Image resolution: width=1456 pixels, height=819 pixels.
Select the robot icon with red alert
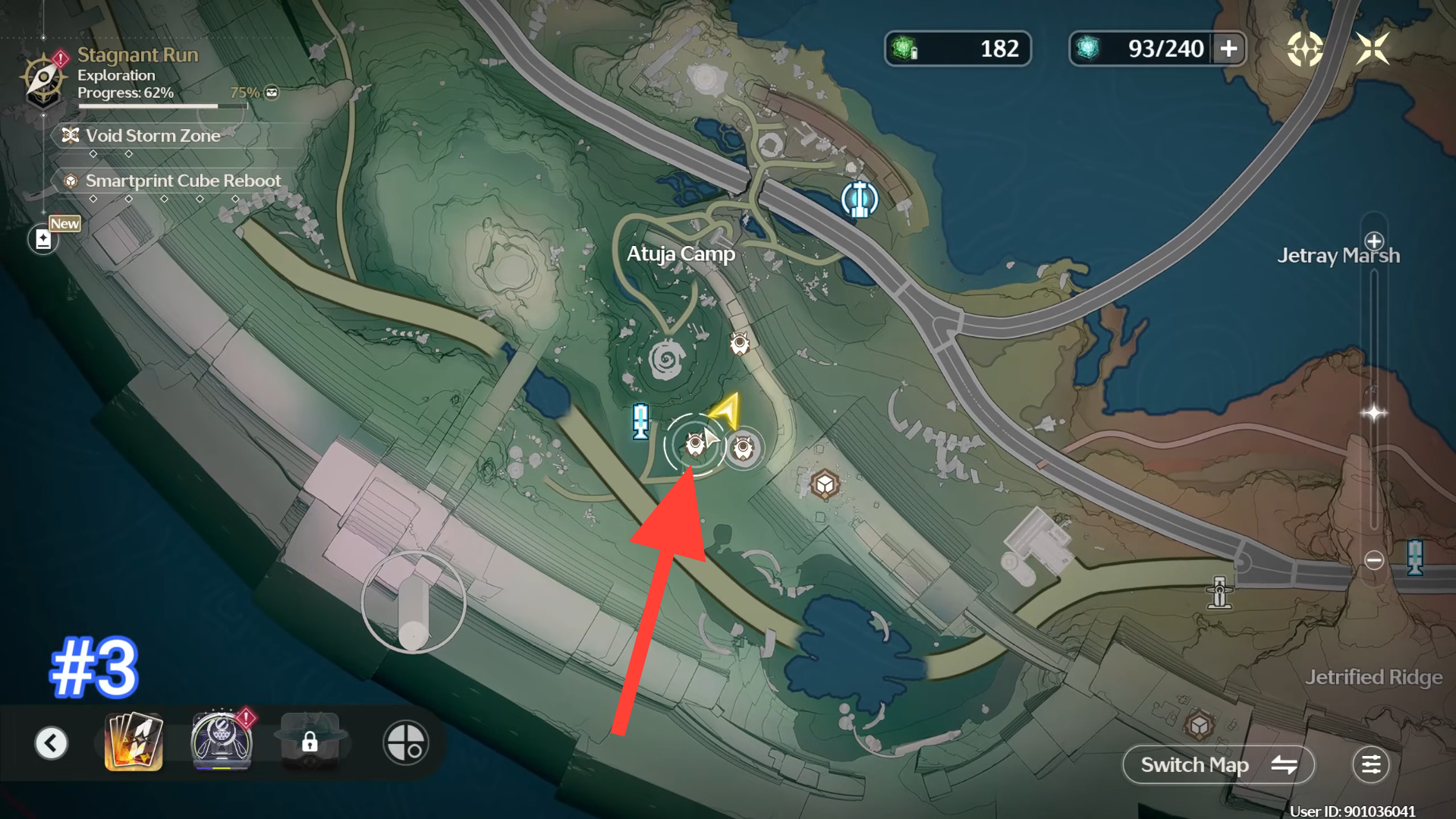221,742
